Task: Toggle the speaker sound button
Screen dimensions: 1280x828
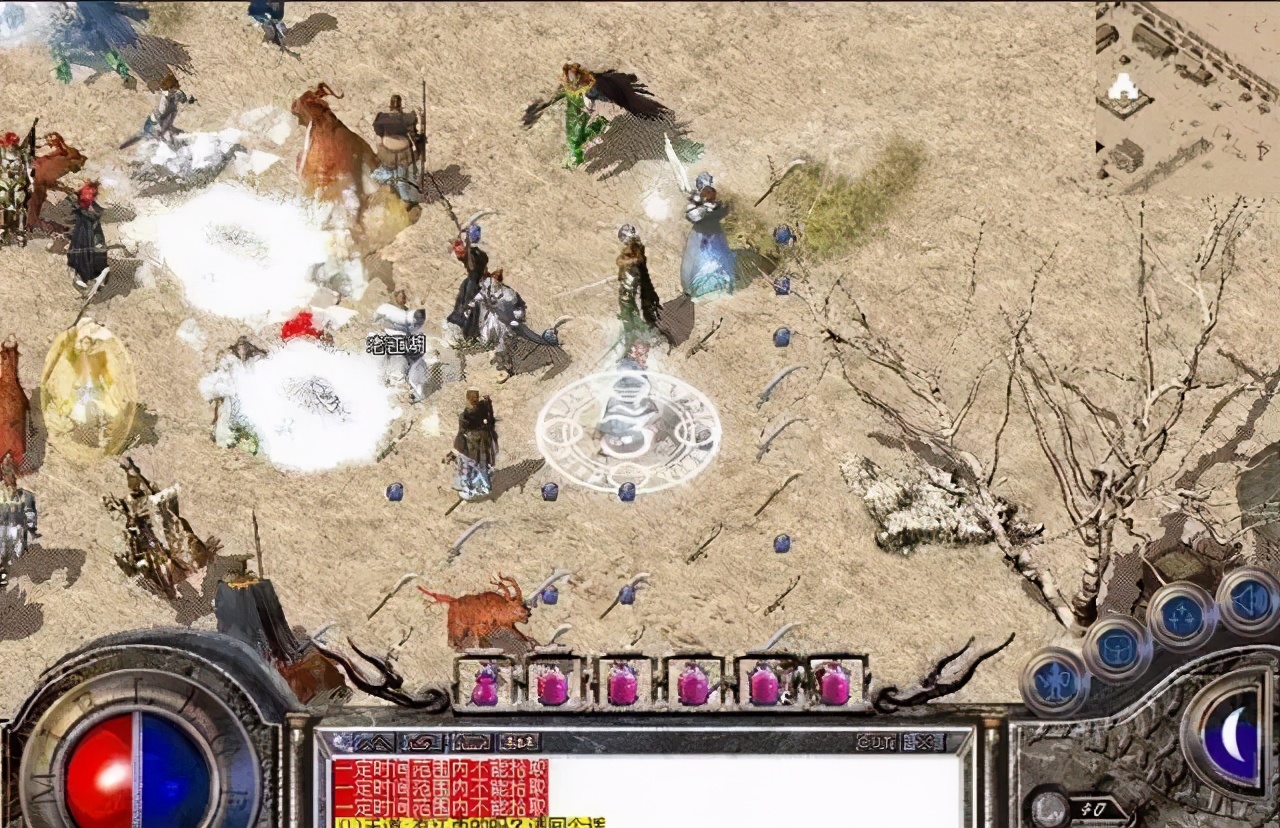Action: [1249, 600]
